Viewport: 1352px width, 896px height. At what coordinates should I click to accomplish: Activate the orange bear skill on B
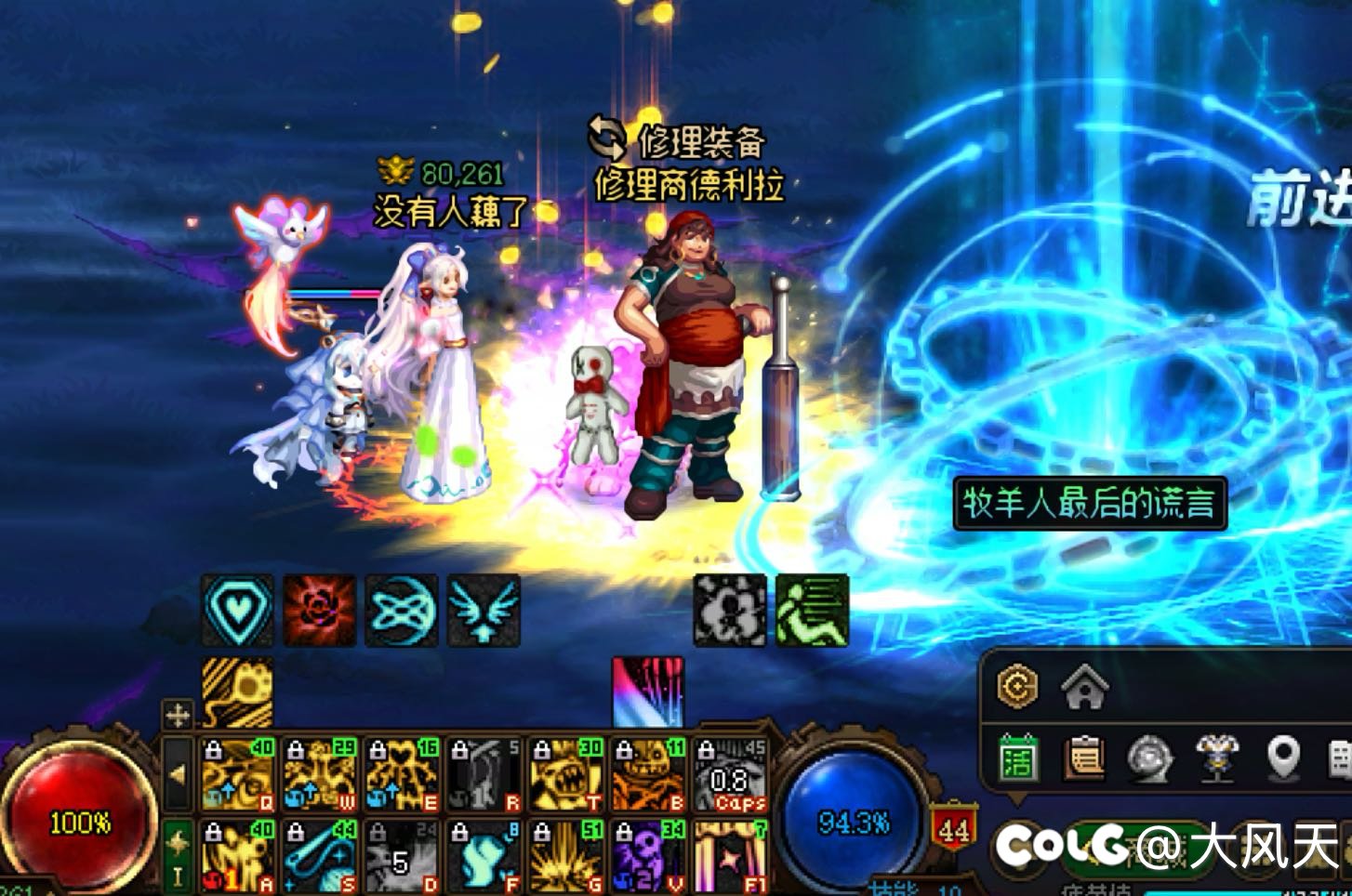pyautogui.click(x=648, y=775)
